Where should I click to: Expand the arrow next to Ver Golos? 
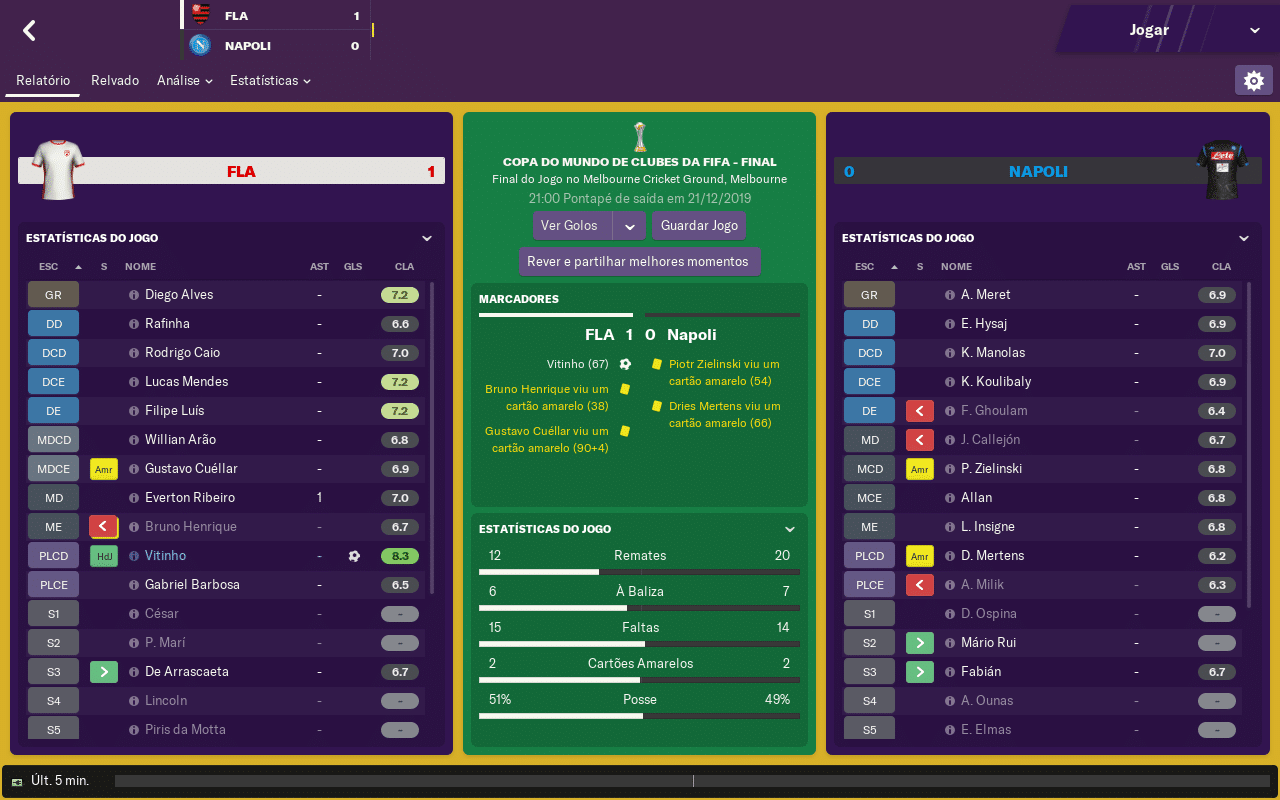[629, 226]
